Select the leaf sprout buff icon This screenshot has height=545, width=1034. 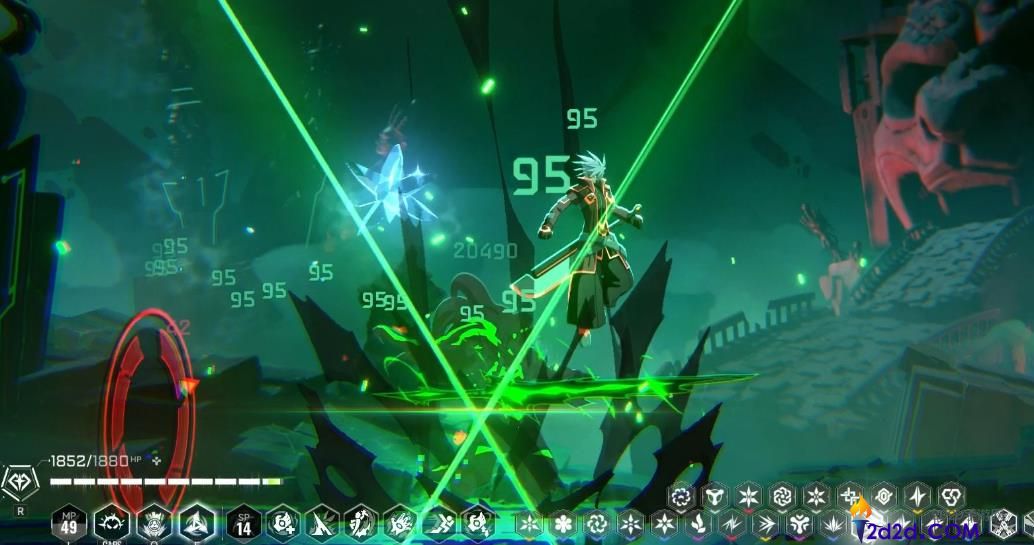click(698, 523)
